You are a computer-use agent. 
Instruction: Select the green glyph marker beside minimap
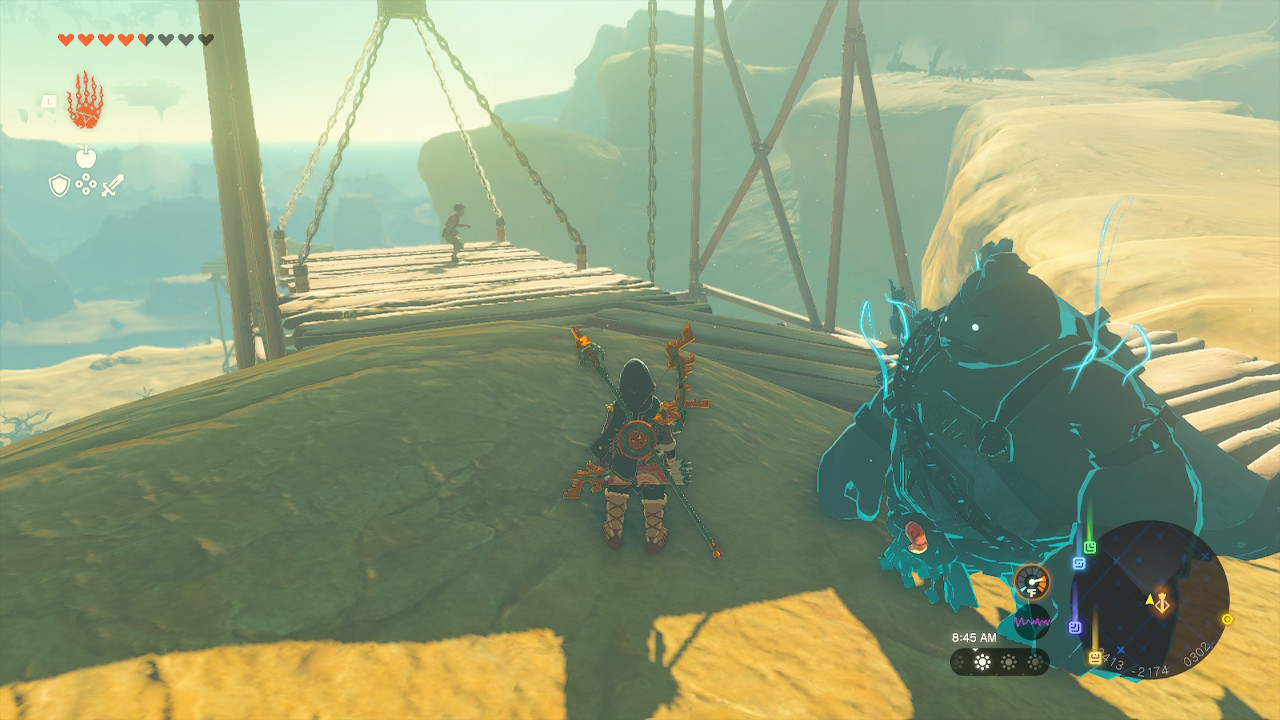(1090, 547)
